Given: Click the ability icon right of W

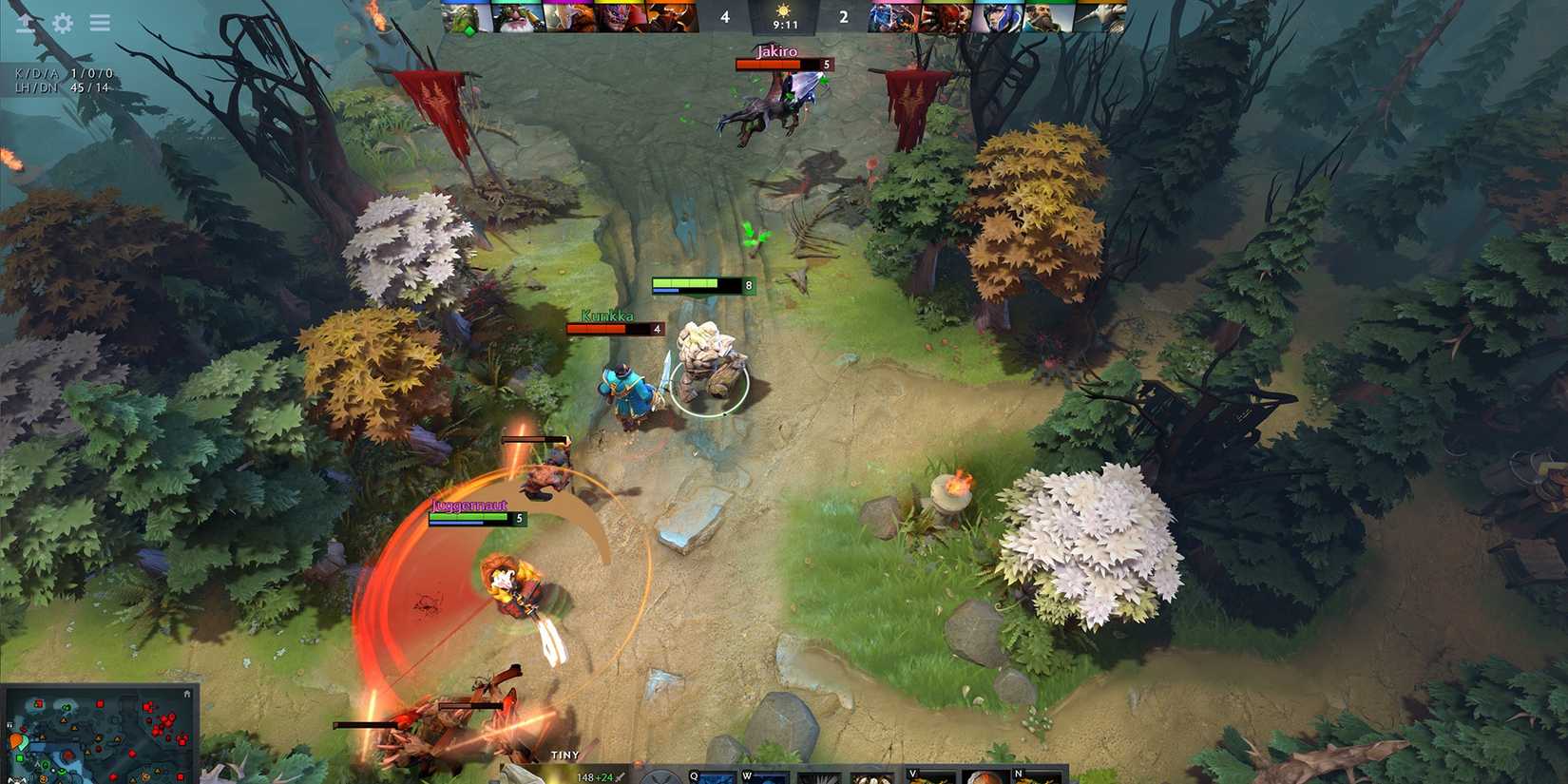Looking at the screenshot, I should tap(817, 777).
